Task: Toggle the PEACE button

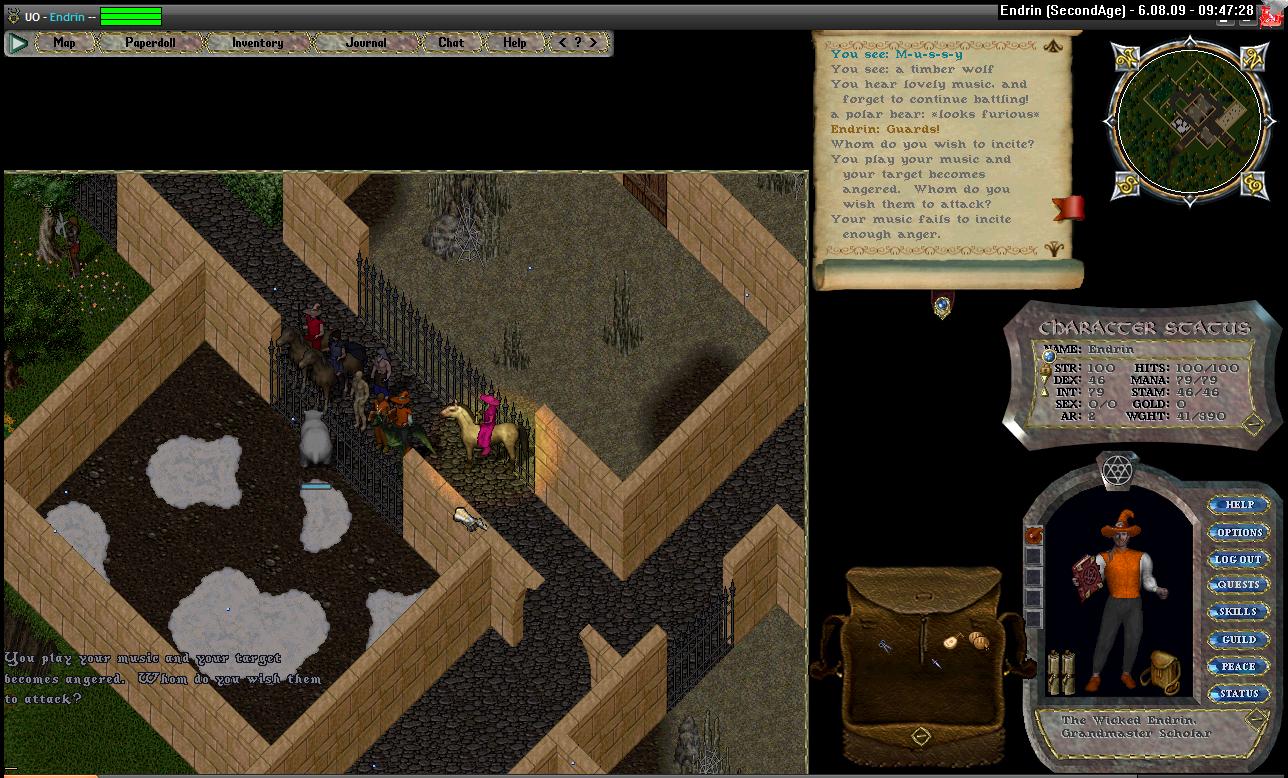Action: point(1238,667)
